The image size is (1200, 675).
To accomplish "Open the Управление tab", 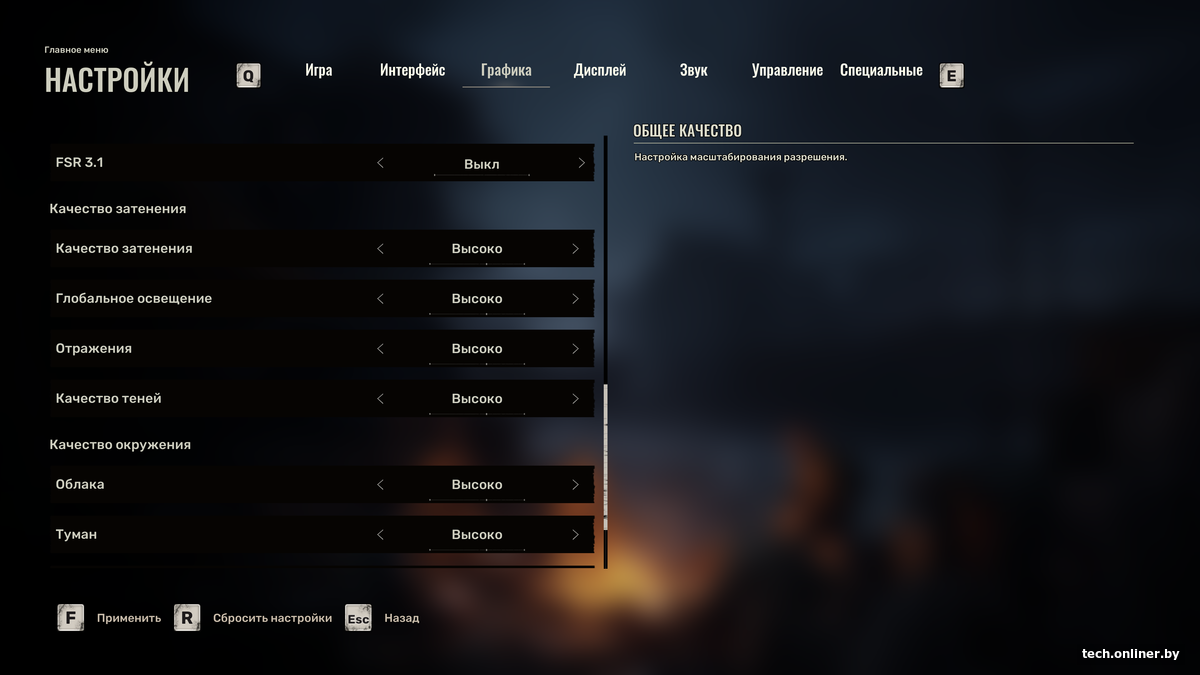I will click(x=787, y=71).
